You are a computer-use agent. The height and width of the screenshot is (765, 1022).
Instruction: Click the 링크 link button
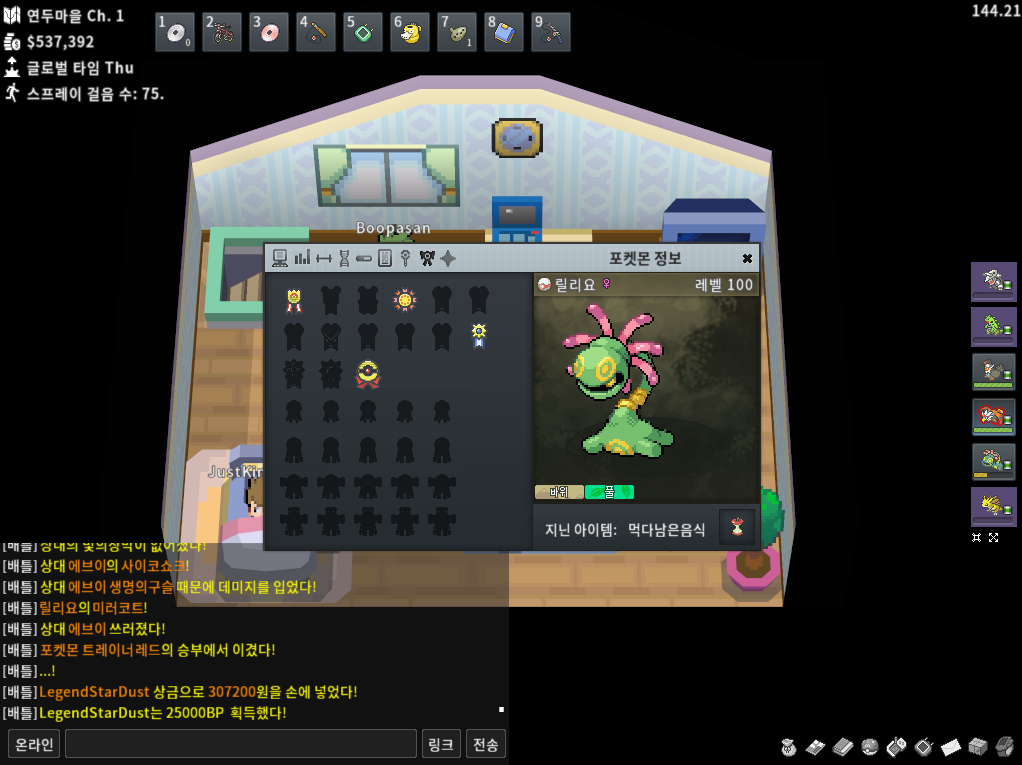click(x=441, y=744)
